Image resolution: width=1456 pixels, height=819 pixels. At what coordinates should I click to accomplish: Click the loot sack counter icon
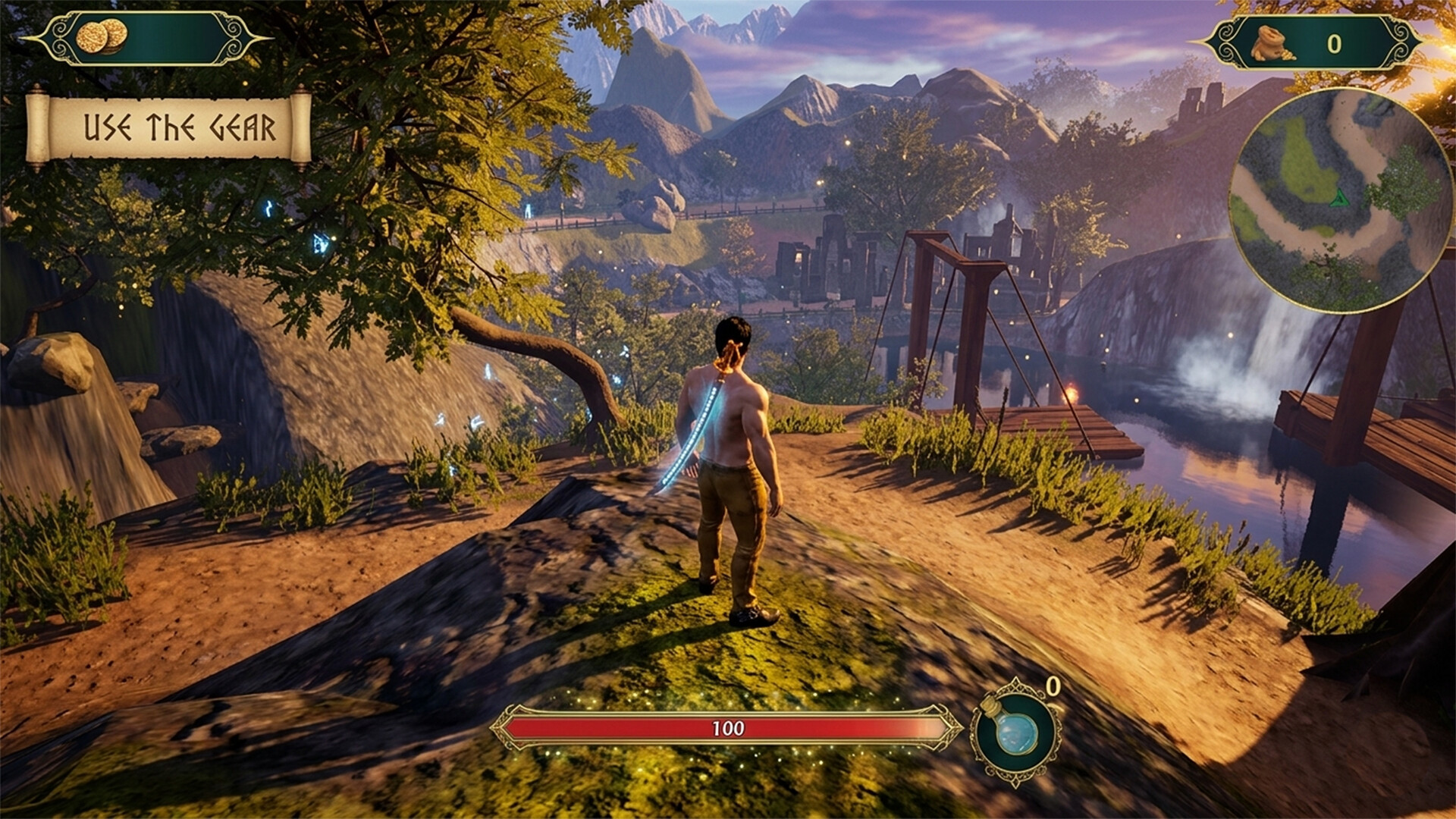coord(1272,44)
